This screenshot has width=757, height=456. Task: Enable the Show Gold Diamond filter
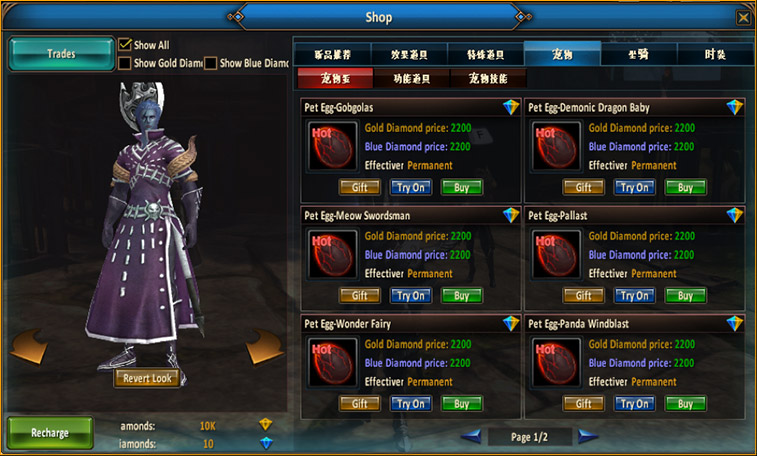click(x=125, y=63)
